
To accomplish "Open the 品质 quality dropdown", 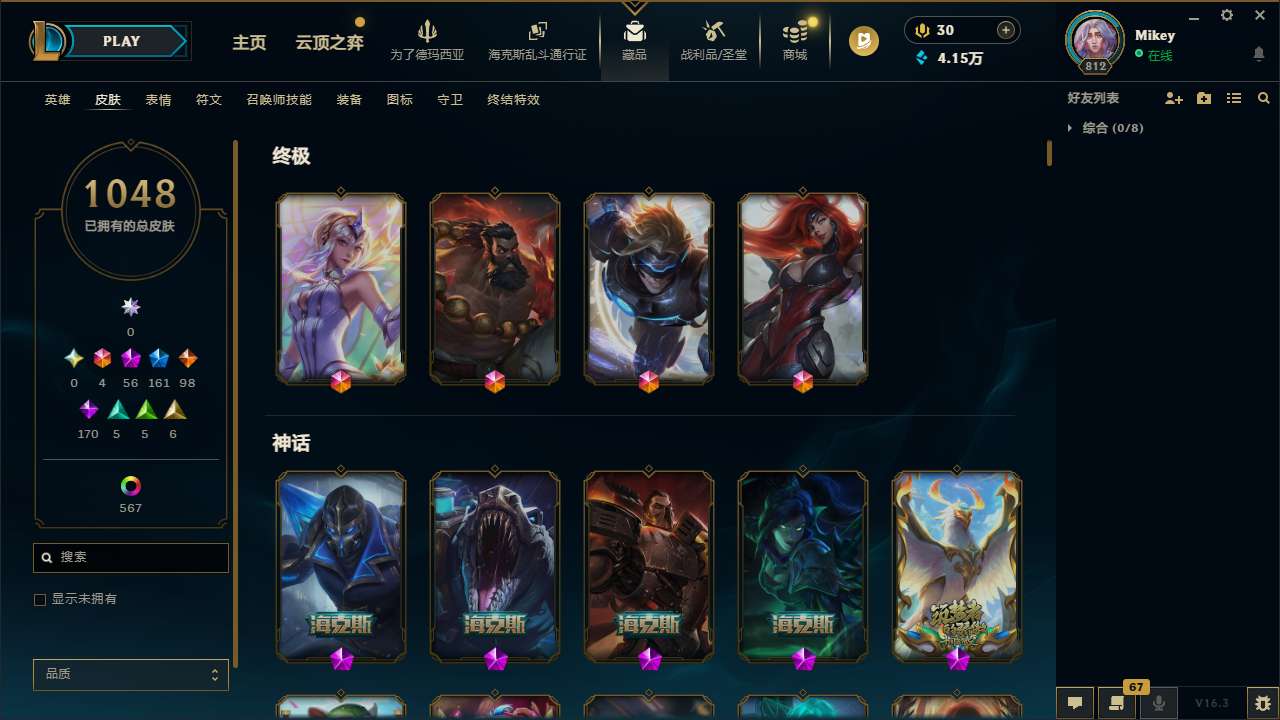I will point(130,674).
